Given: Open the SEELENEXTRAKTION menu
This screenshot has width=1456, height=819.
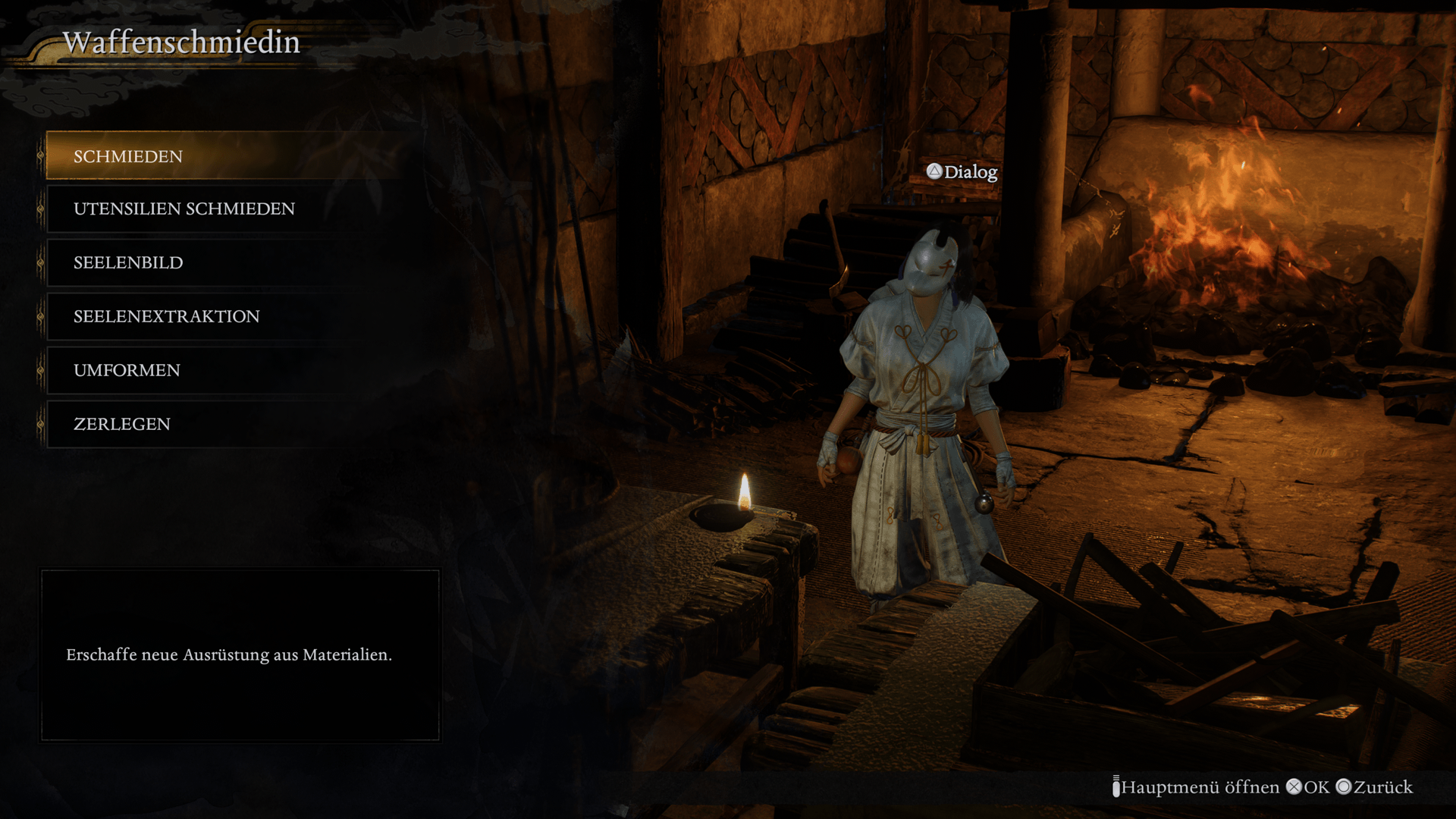Looking at the screenshot, I should pos(167,316).
